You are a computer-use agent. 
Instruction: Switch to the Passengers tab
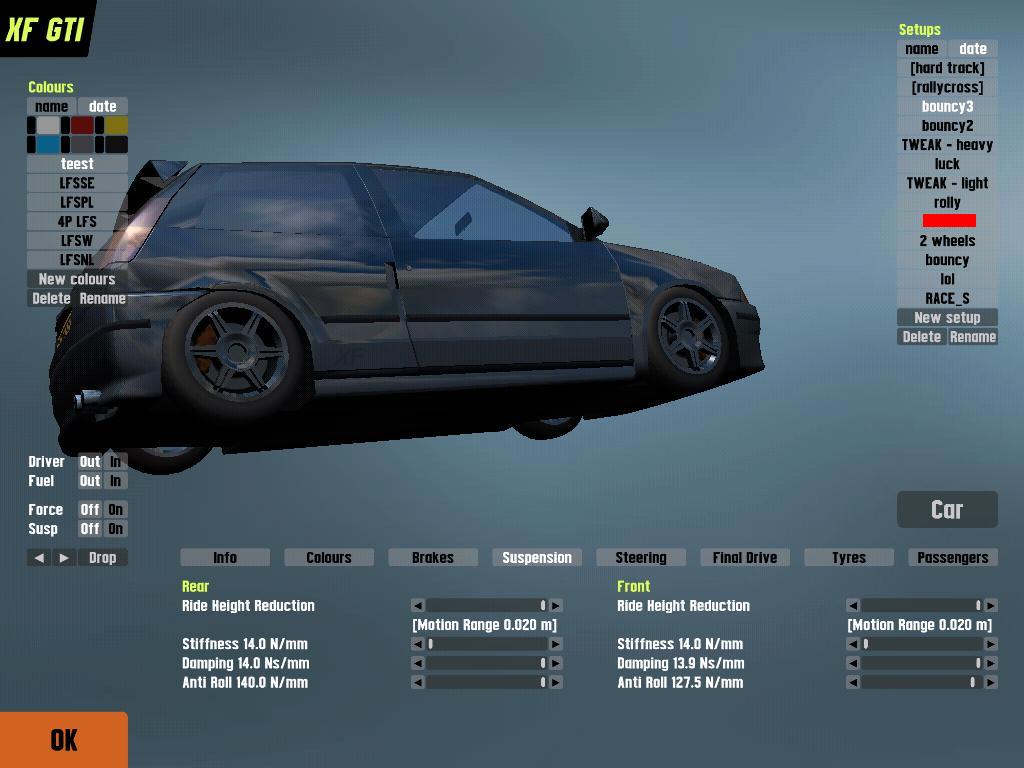pos(952,558)
